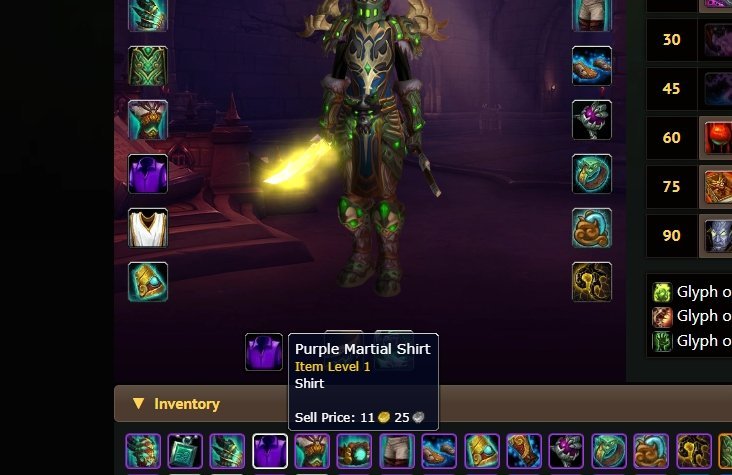Open the glyph with the orange-brown icon
The height and width of the screenshot is (475, 732).
(662, 317)
